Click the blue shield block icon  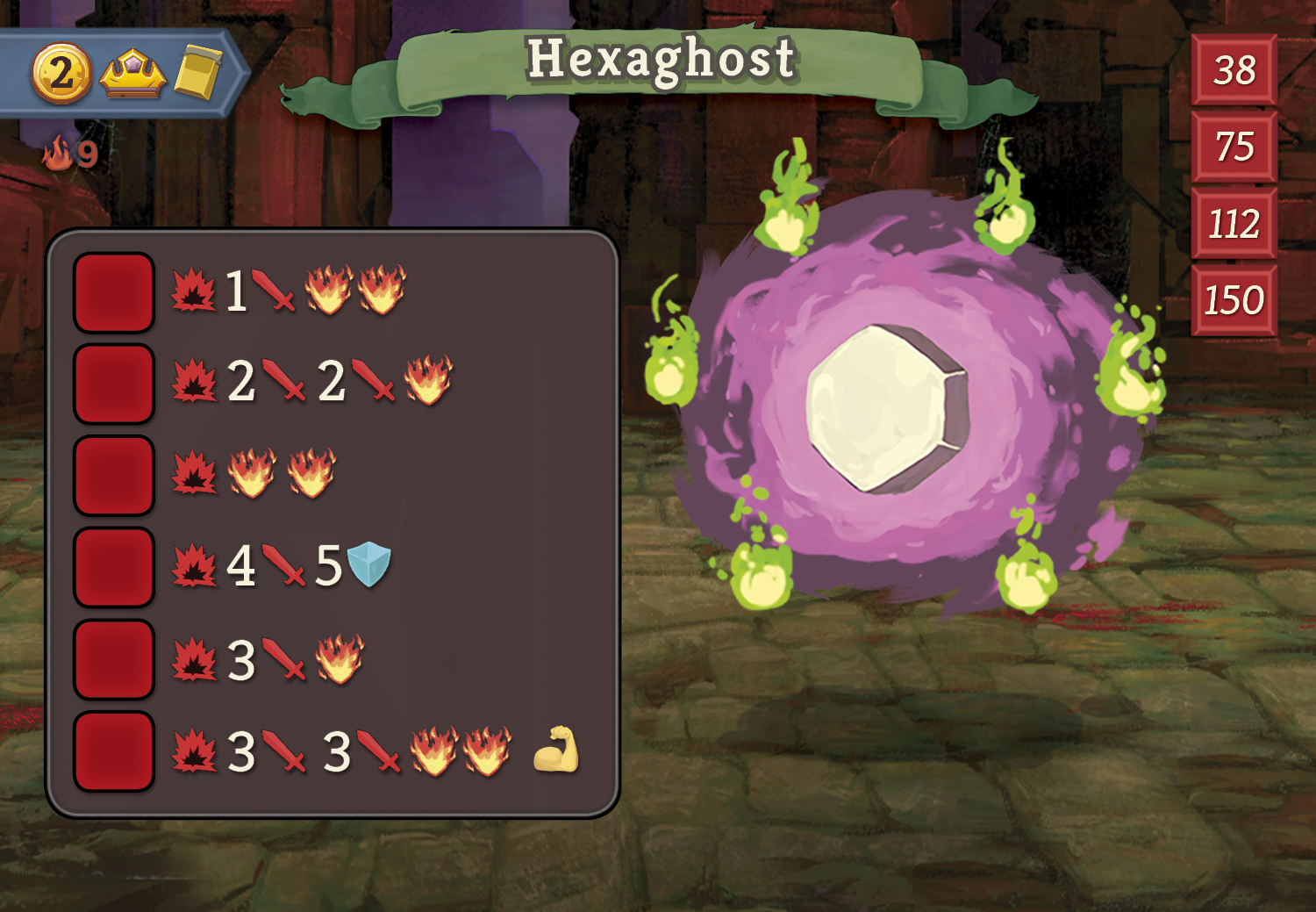[368, 564]
